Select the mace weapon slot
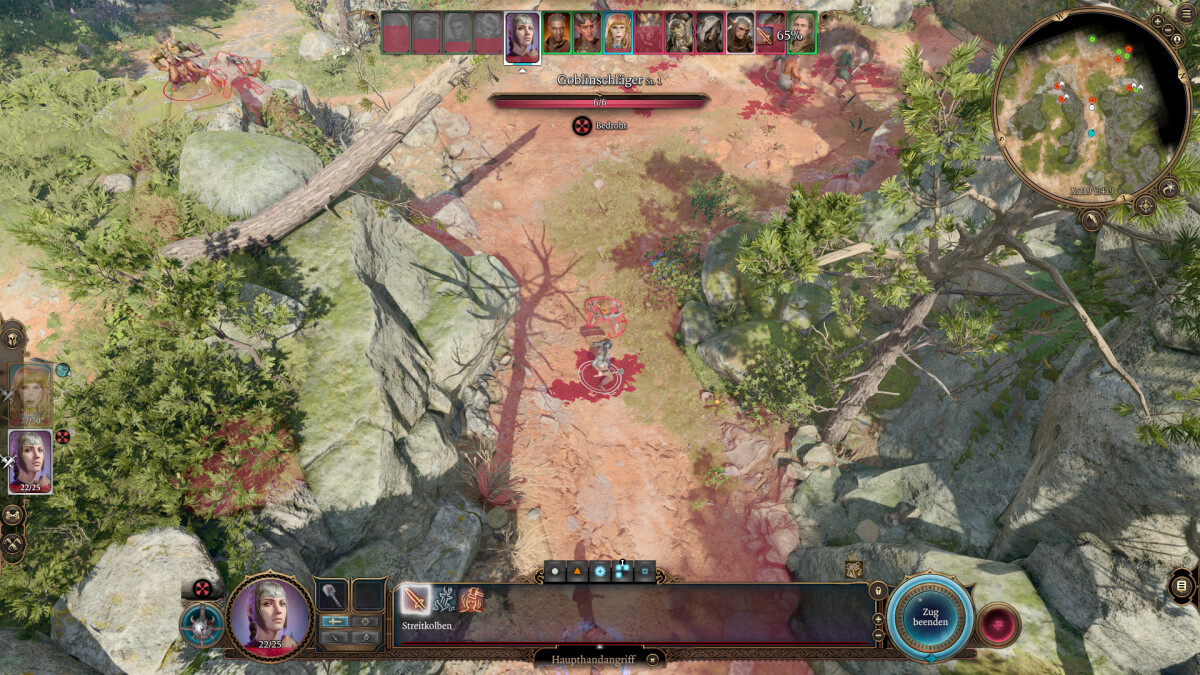Image resolution: width=1200 pixels, height=675 pixels. (x=332, y=595)
